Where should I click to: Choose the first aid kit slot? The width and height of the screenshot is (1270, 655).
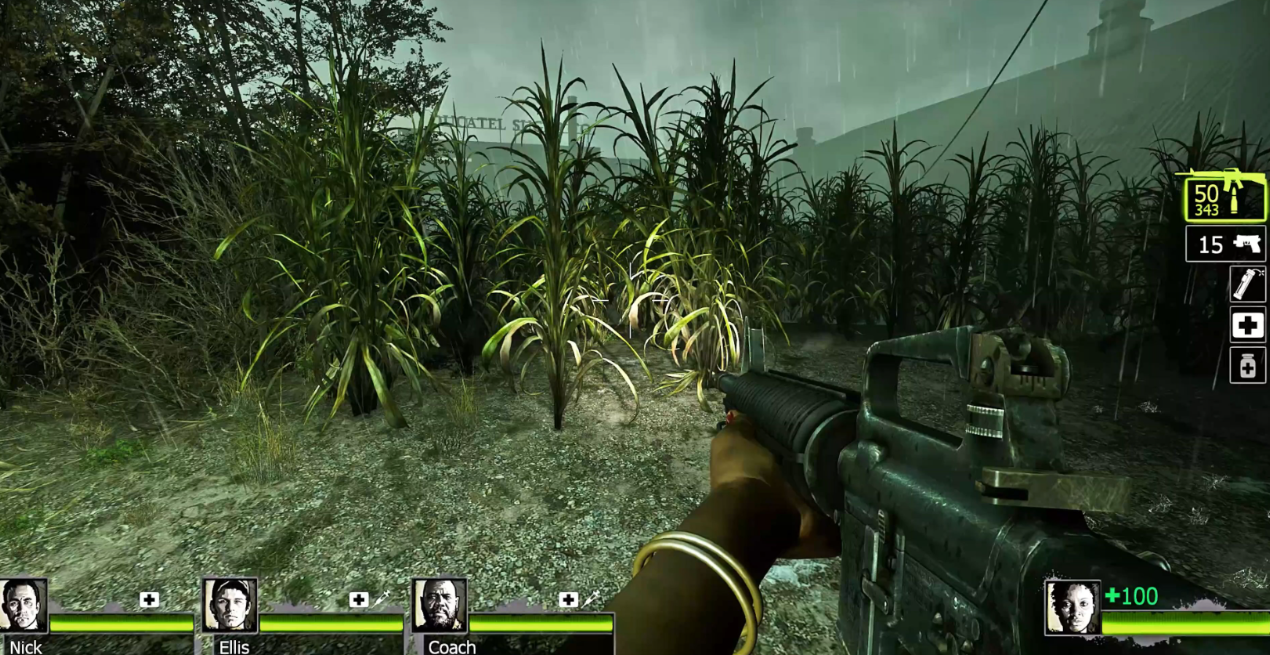[x=1247, y=325]
